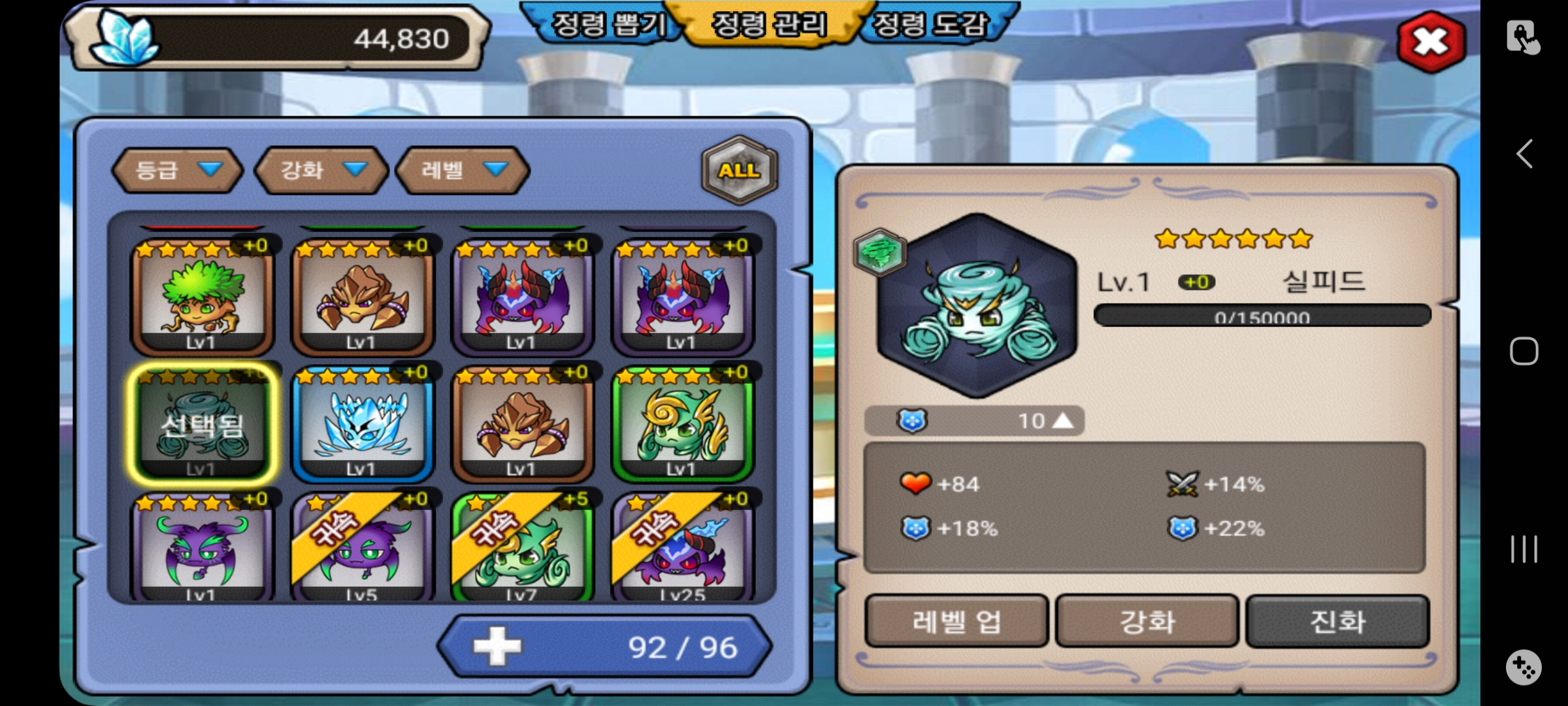The height and width of the screenshot is (706, 1568).
Task: Toggle the ALL filter hexagon button
Action: [739, 171]
